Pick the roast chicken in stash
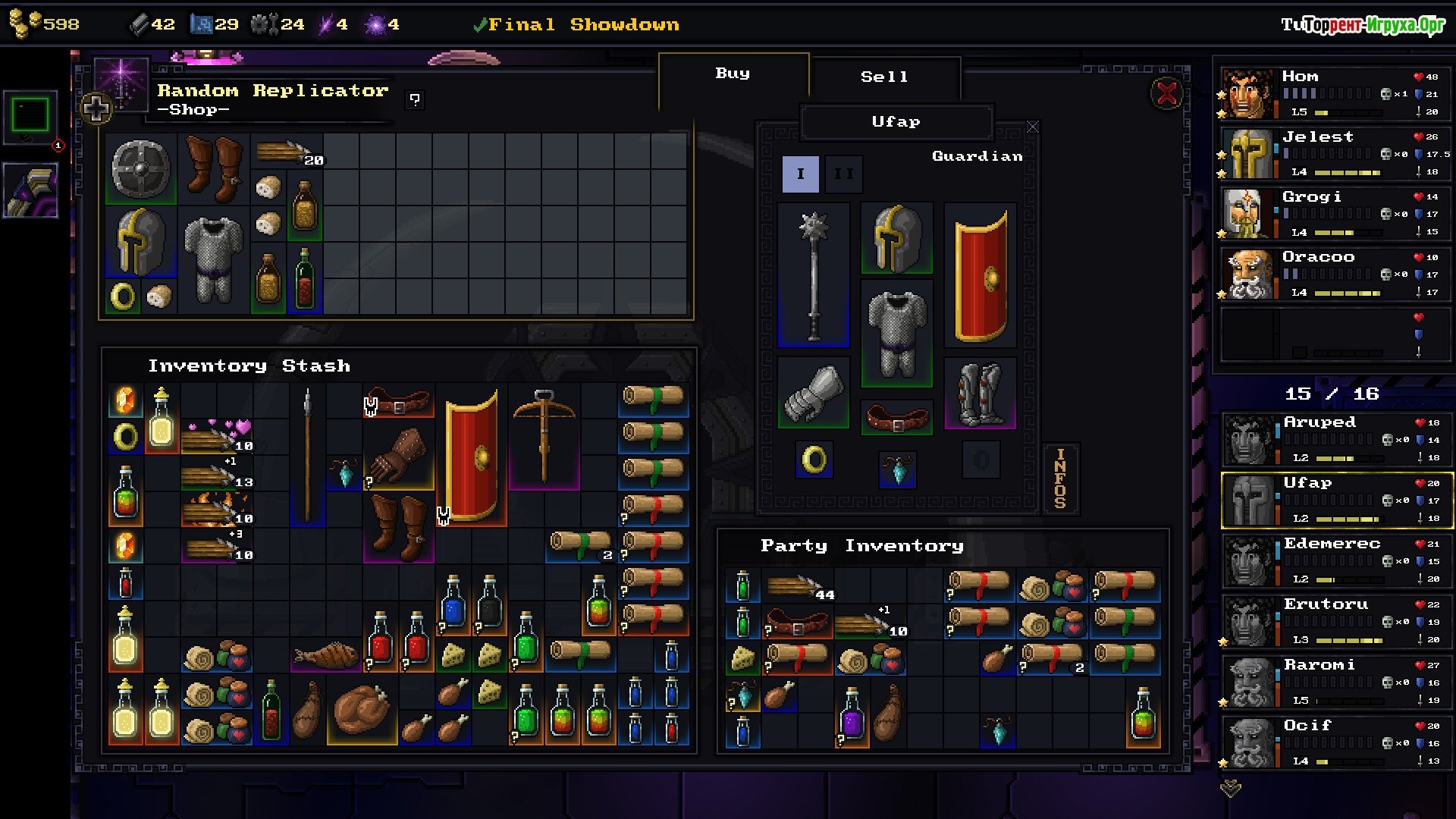 pos(362,709)
